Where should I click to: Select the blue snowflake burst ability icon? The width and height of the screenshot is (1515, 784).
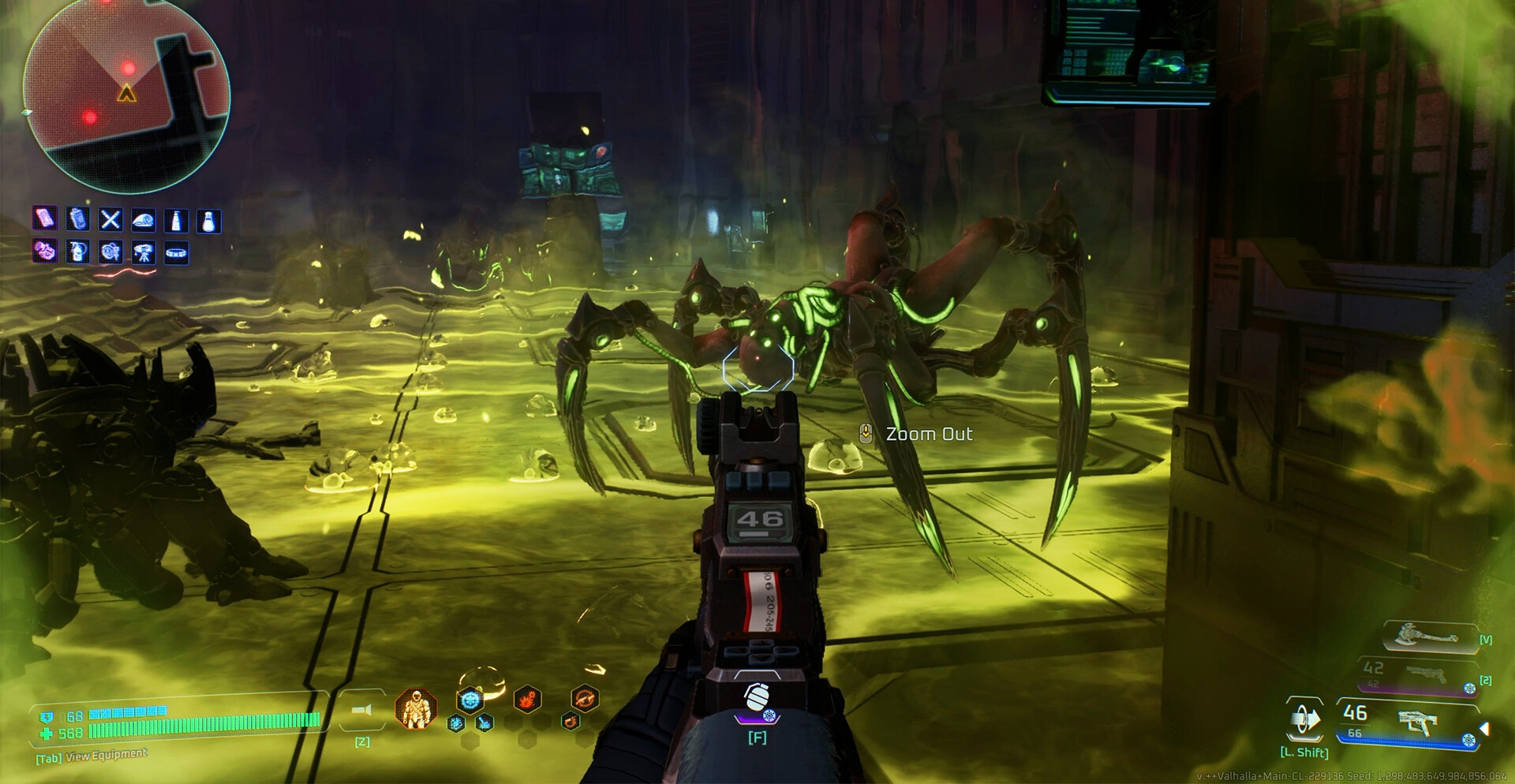(x=470, y=699)
